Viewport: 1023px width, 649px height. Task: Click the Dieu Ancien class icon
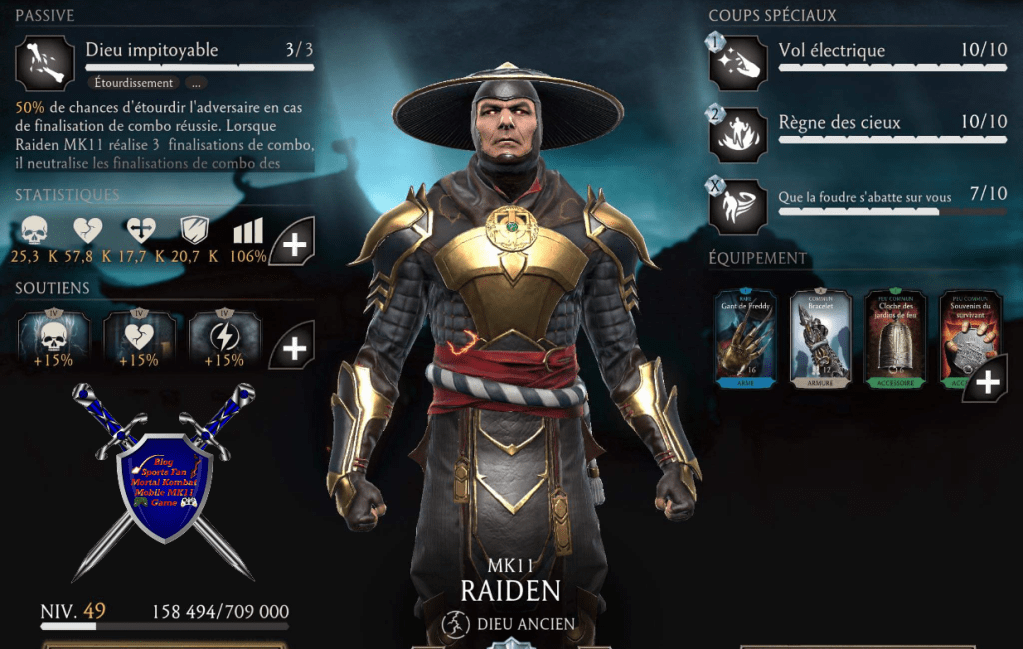[x=455, y=624]
